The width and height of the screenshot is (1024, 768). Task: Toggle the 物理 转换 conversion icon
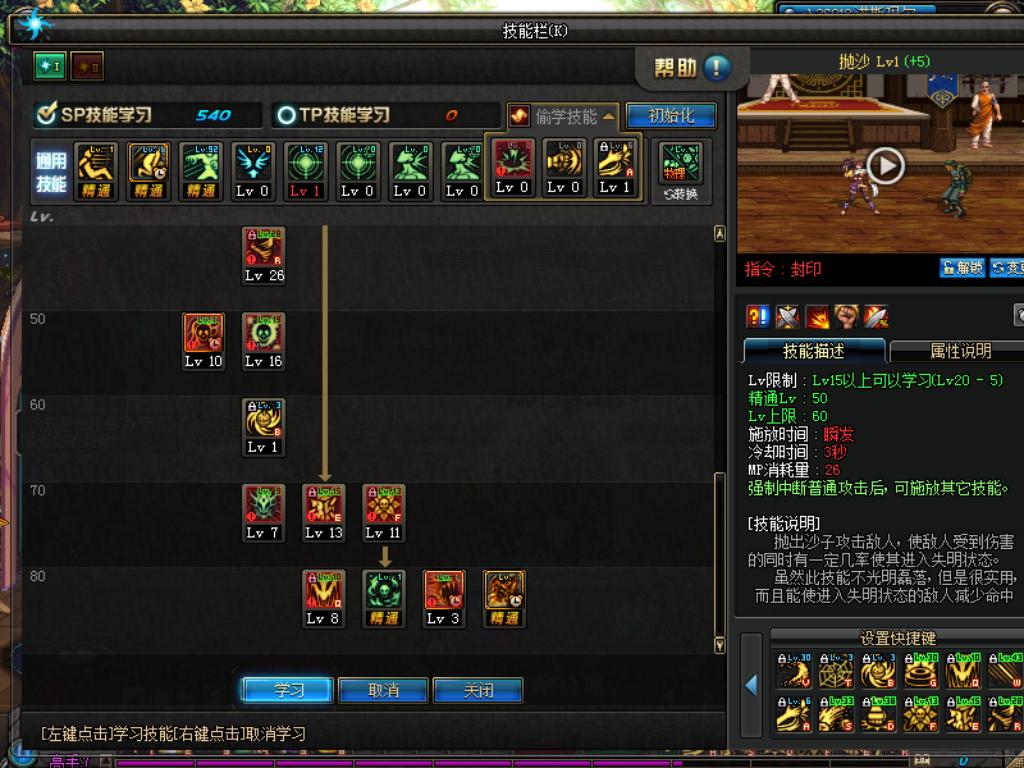(x=680, y=169)
